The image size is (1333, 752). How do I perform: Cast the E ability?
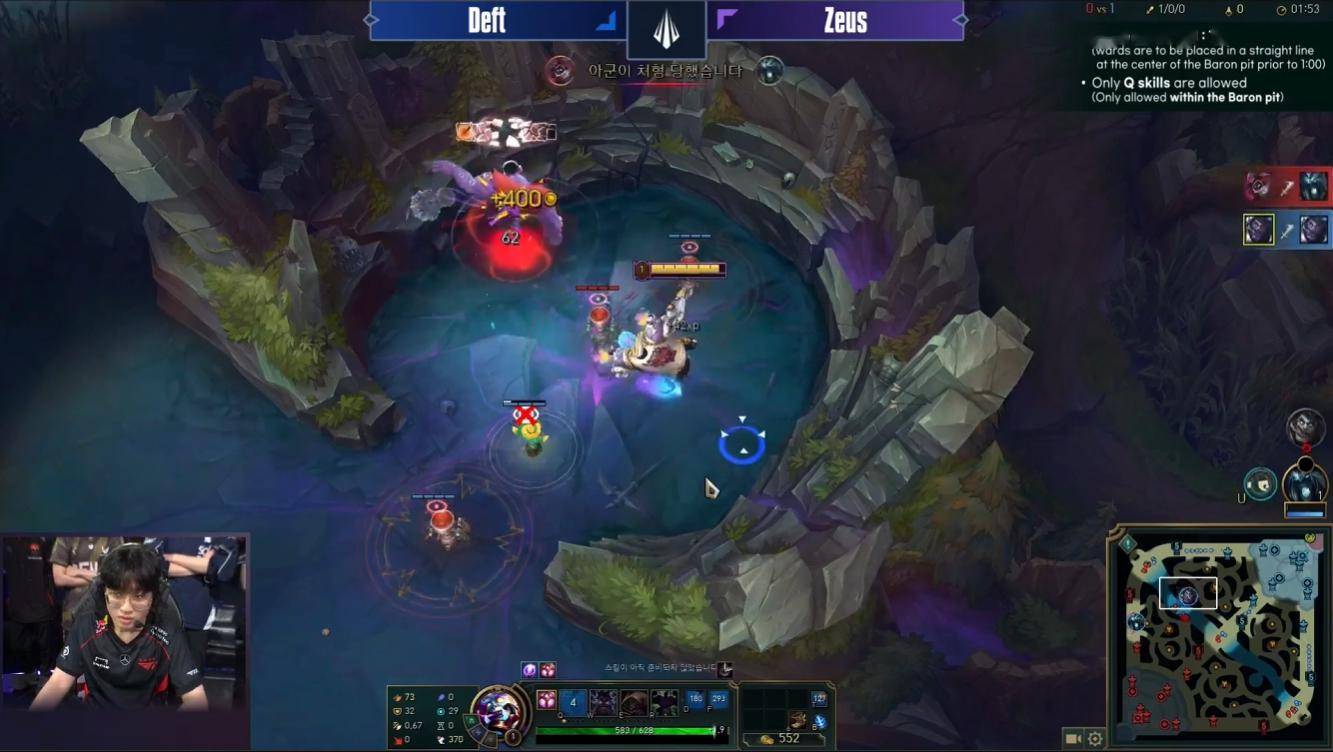[633, 702]
